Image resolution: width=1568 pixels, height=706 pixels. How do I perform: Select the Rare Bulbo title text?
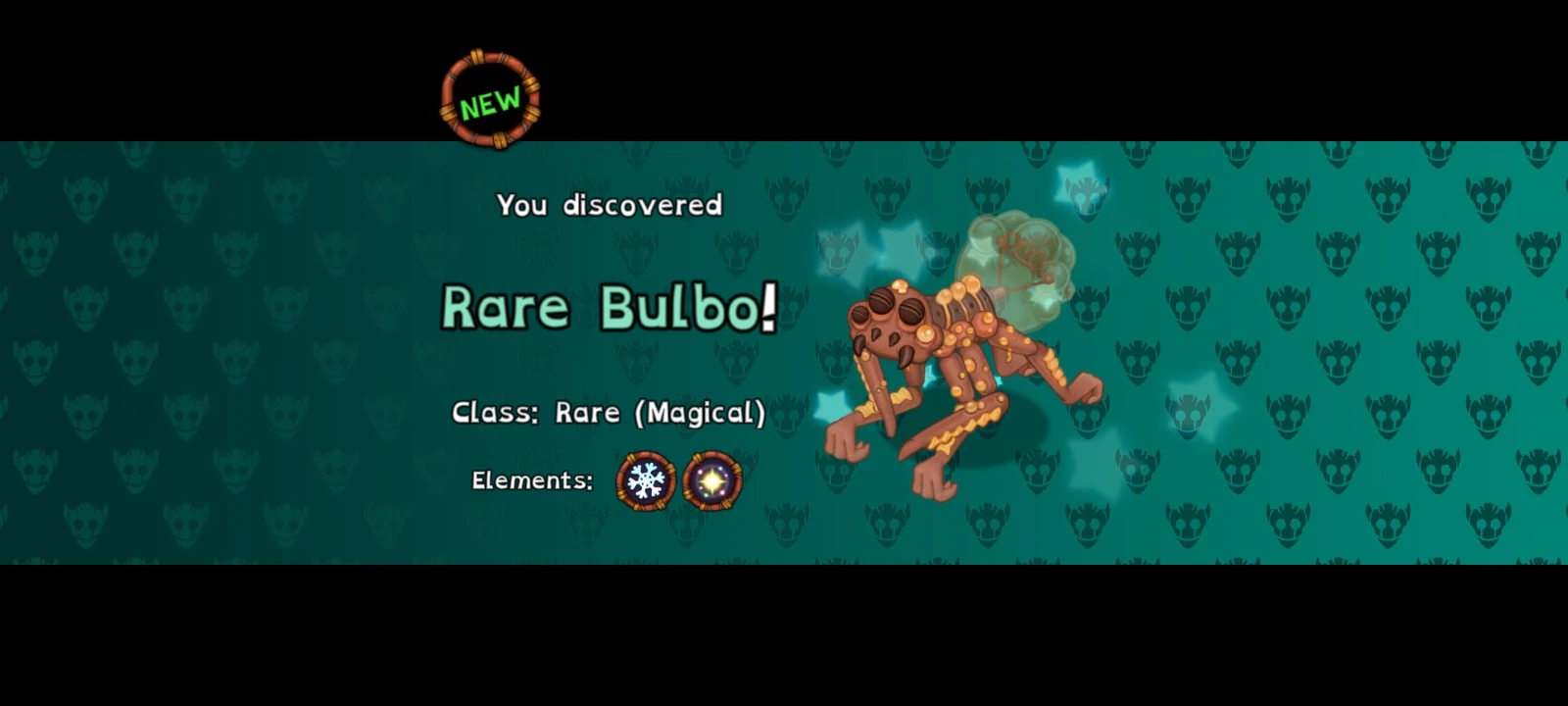click(610, 309)
